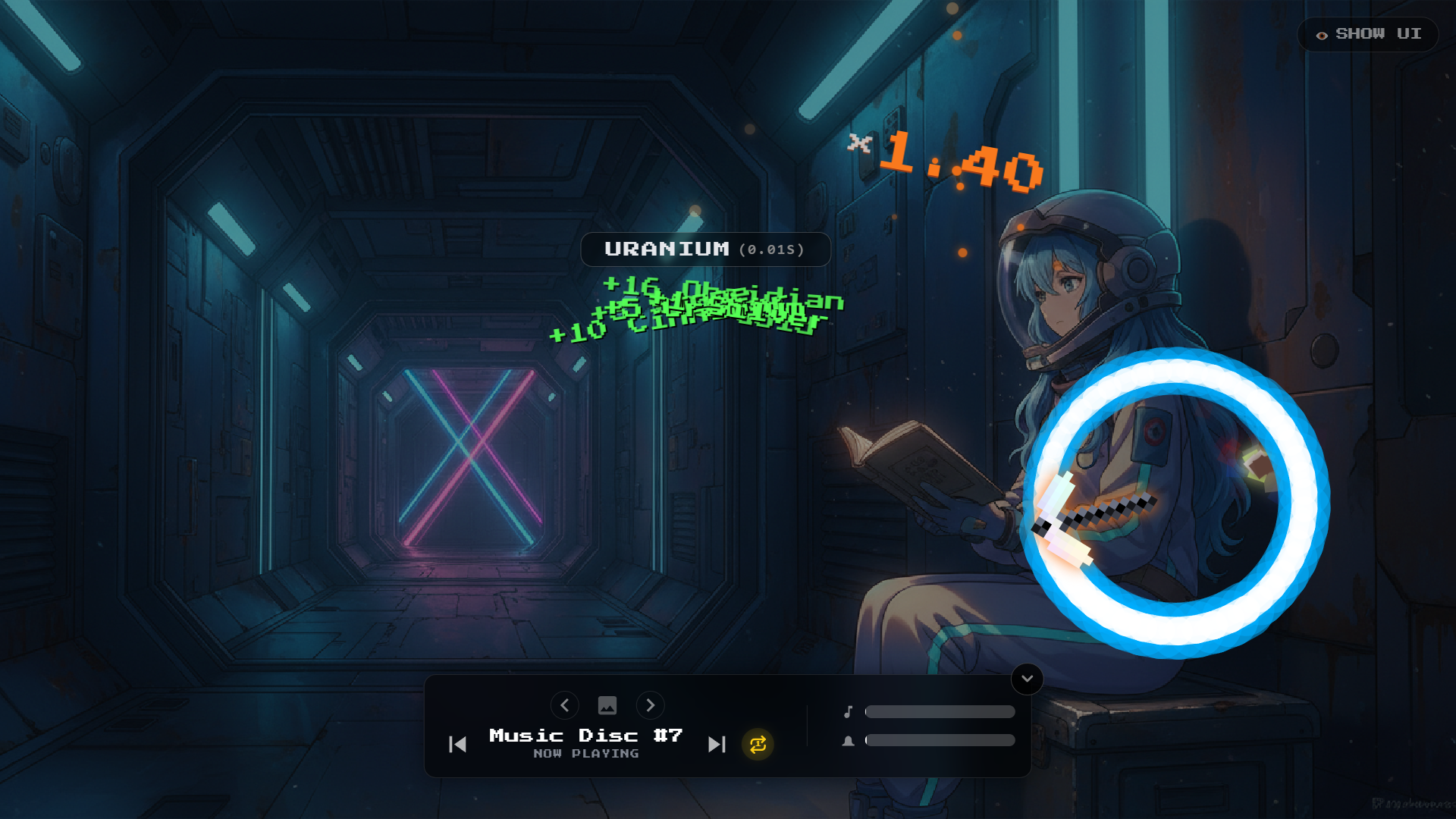Click the next track icon
Screen dimensions: 1456x819
(716, 745)
